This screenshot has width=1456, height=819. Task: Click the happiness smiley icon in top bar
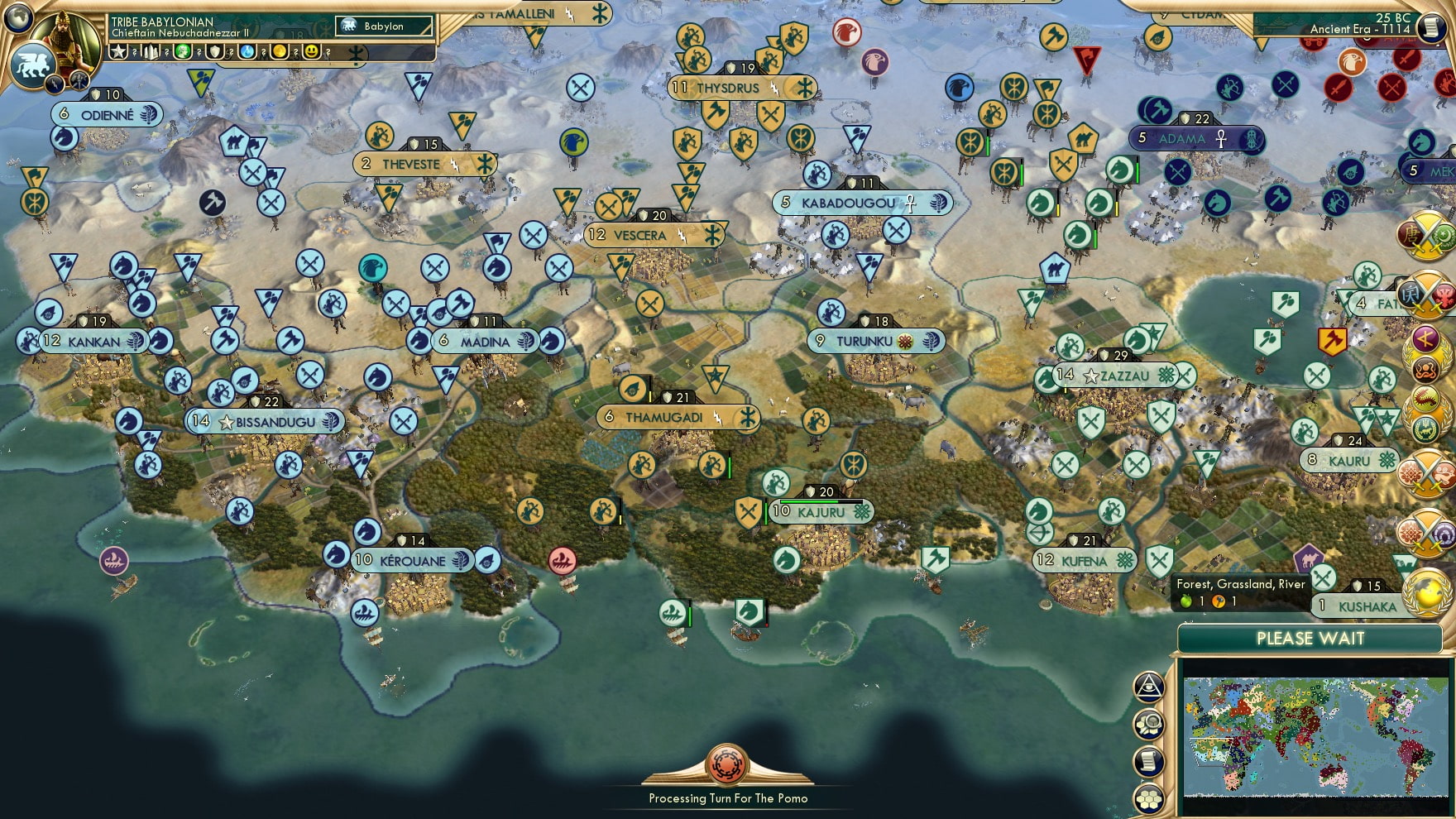pyautogui.click(x=310, y=52)
